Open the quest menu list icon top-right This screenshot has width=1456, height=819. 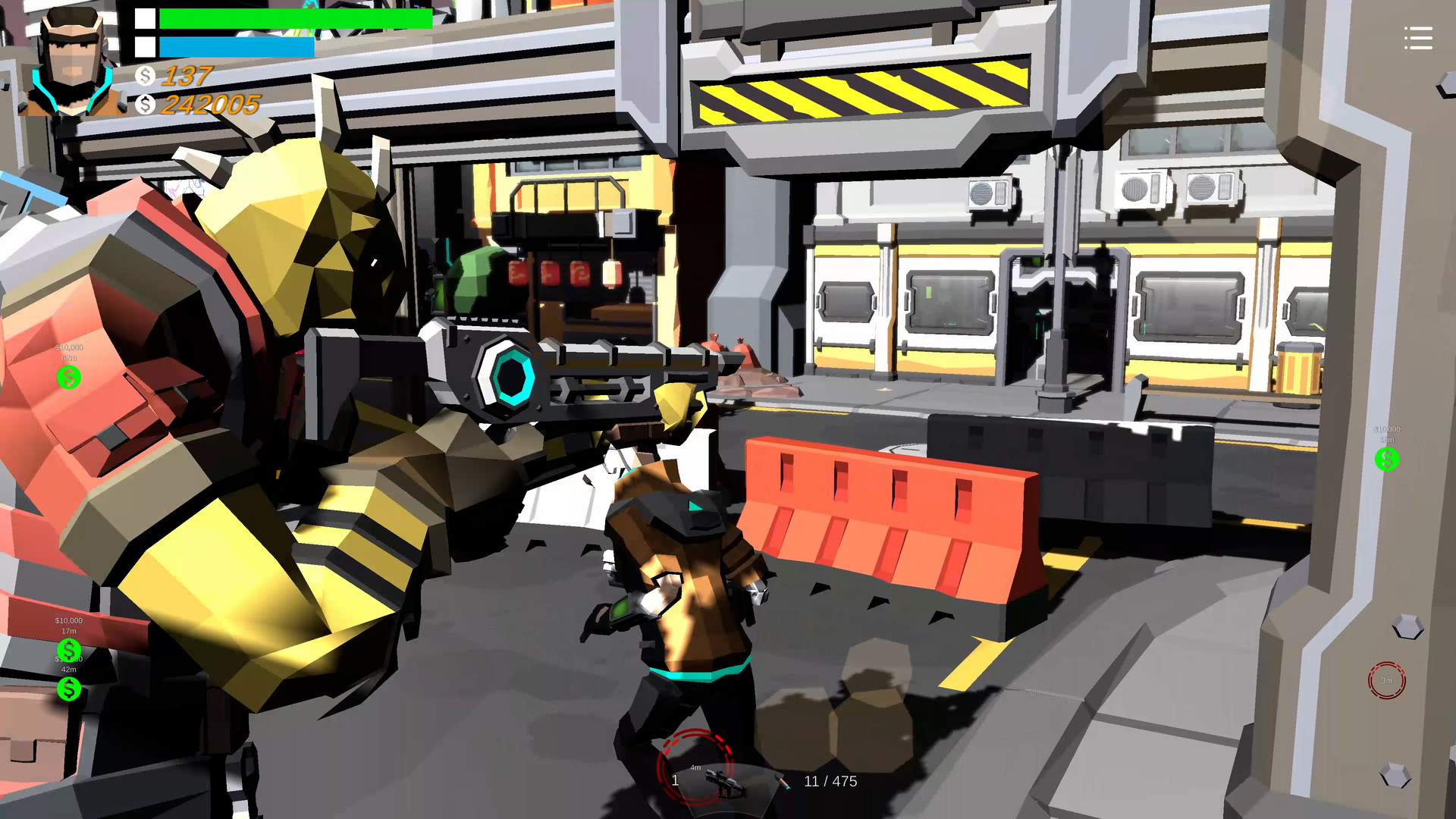(1418, 39)
